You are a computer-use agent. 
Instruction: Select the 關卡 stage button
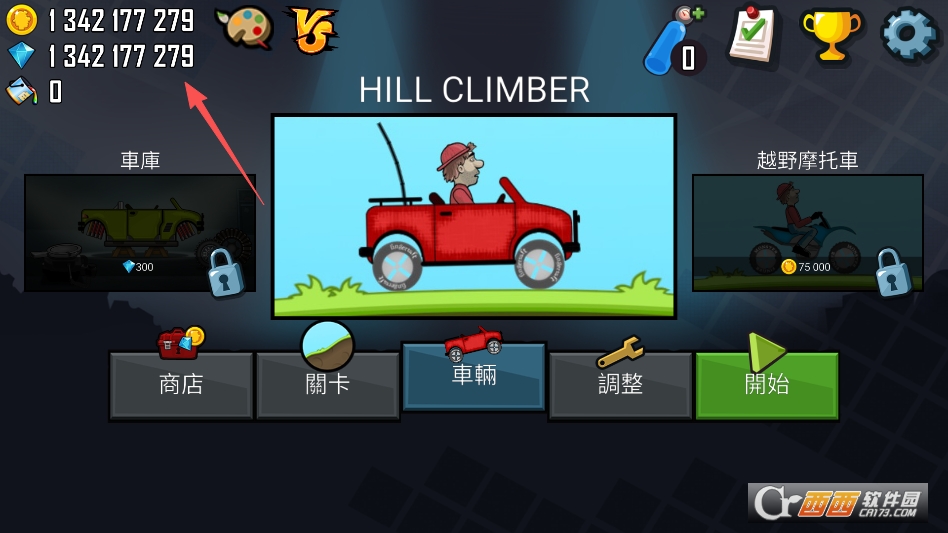(x=327, y=384)
